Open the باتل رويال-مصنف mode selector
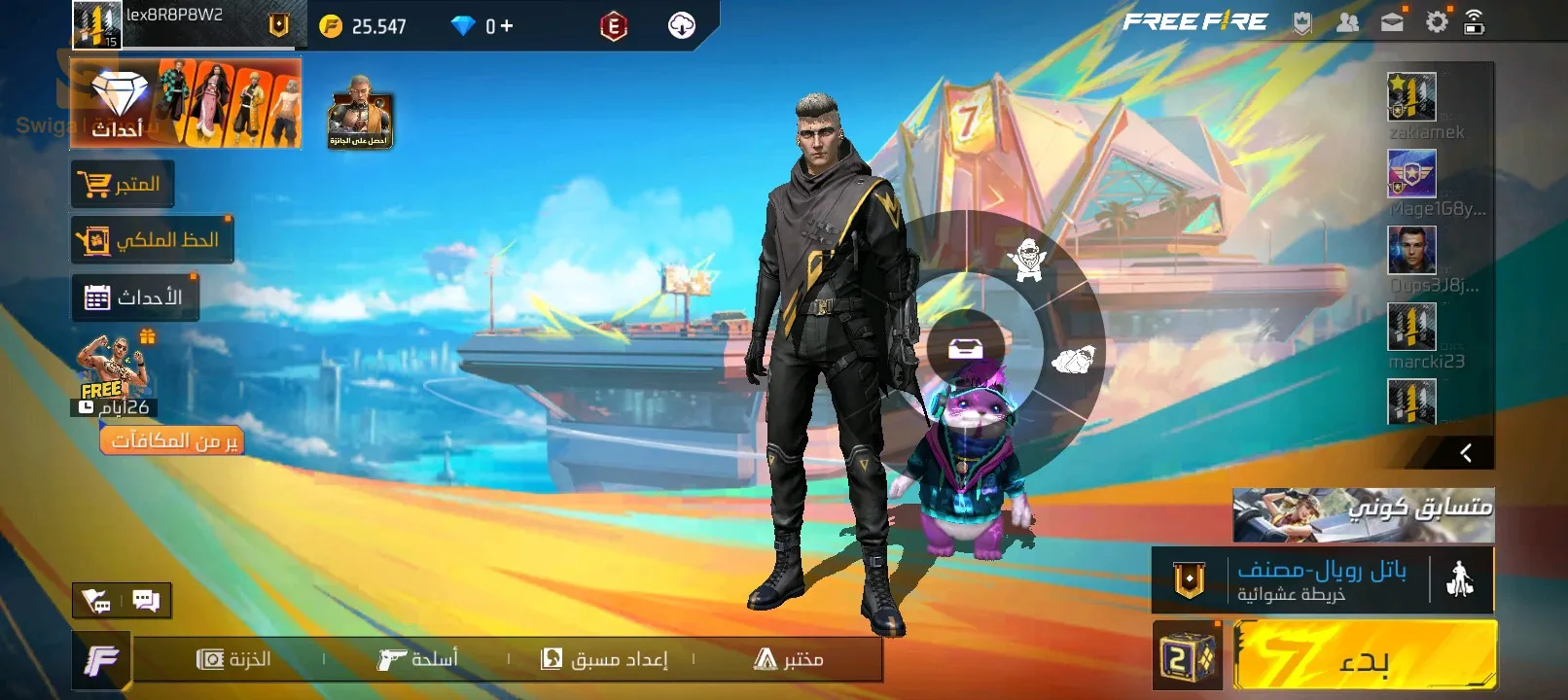 point(1321,579)
